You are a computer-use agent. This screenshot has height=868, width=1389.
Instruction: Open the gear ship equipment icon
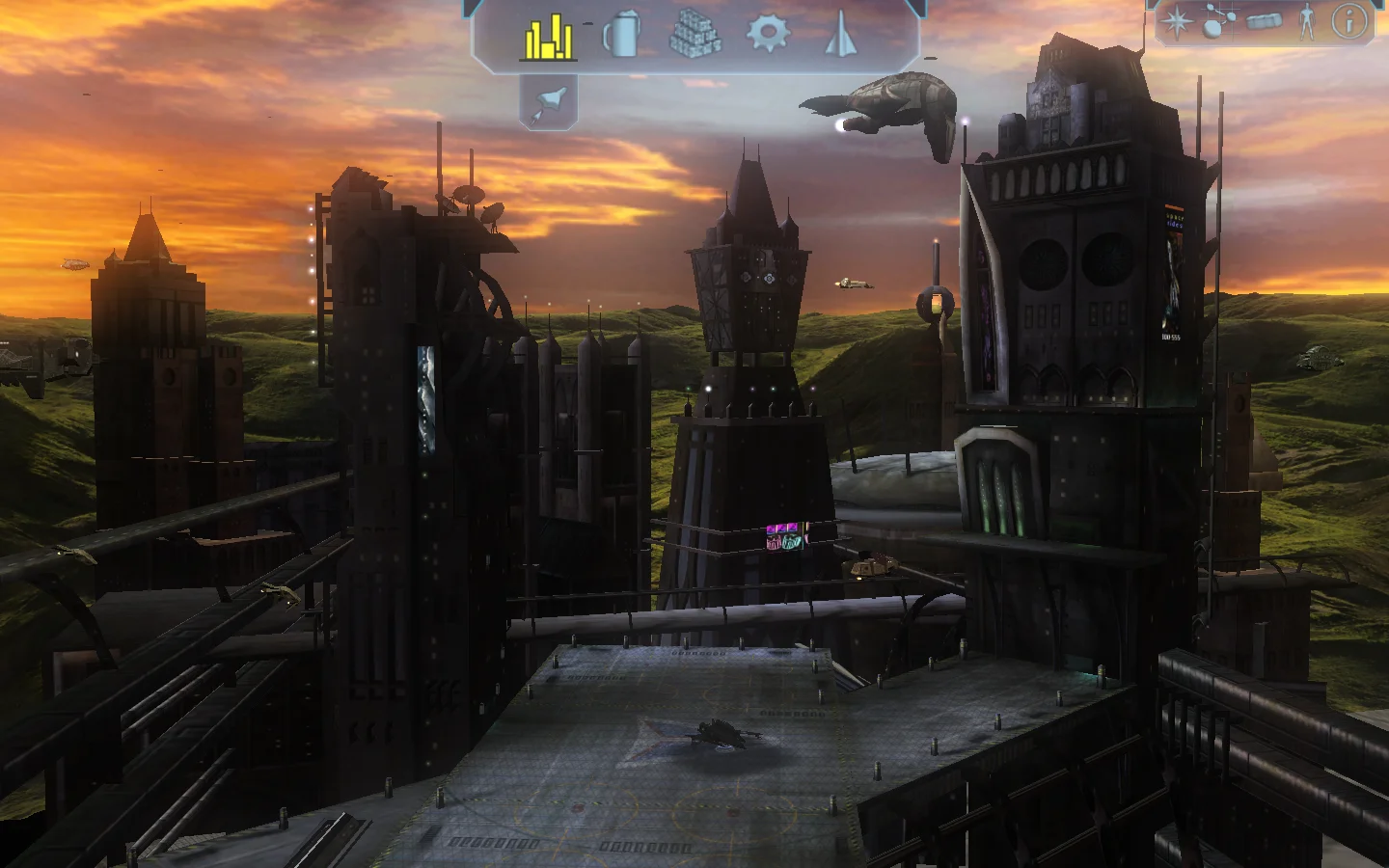click(x=768, y=34)
